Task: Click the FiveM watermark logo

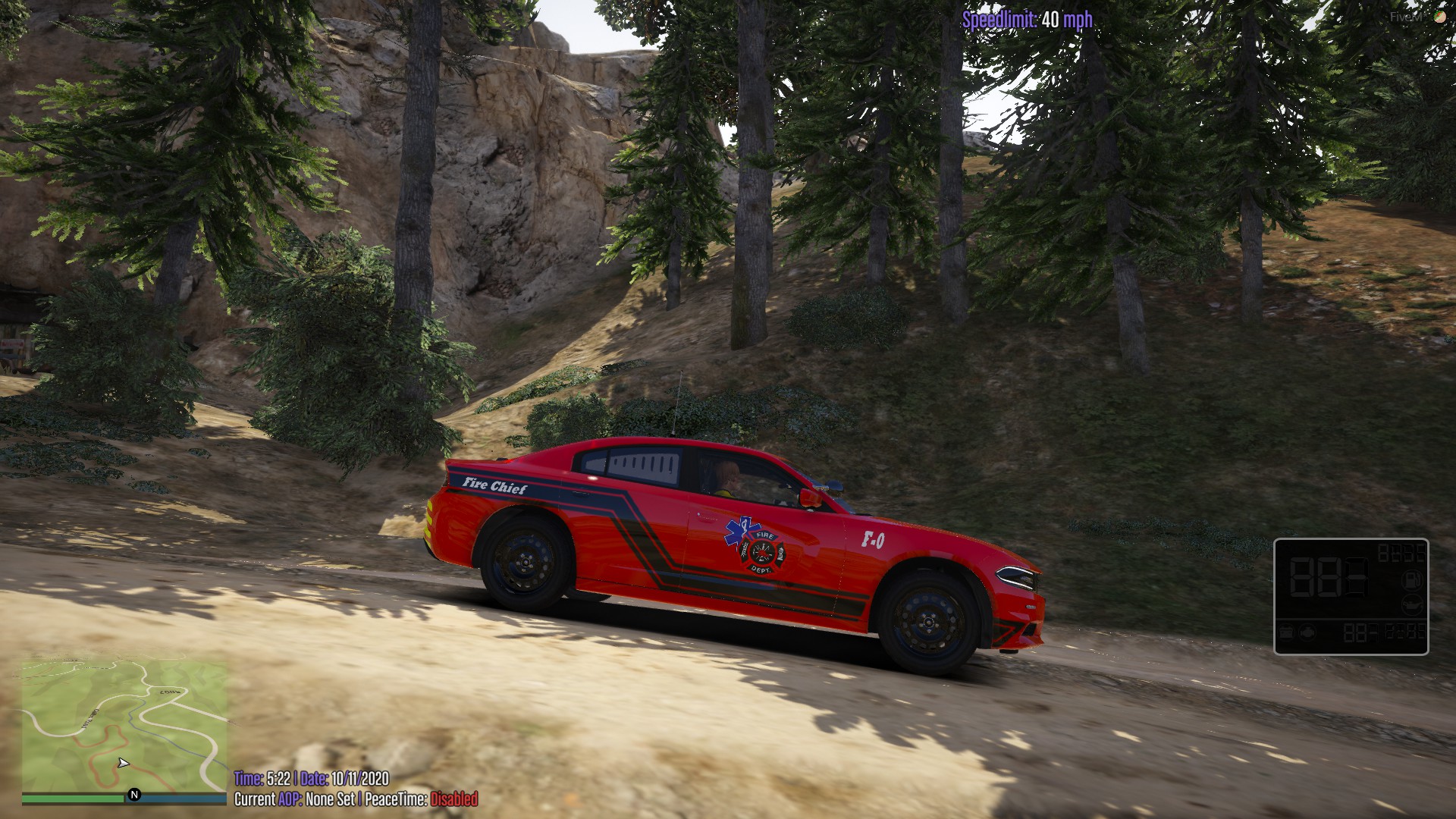Action: click(x=1417, y=17)
